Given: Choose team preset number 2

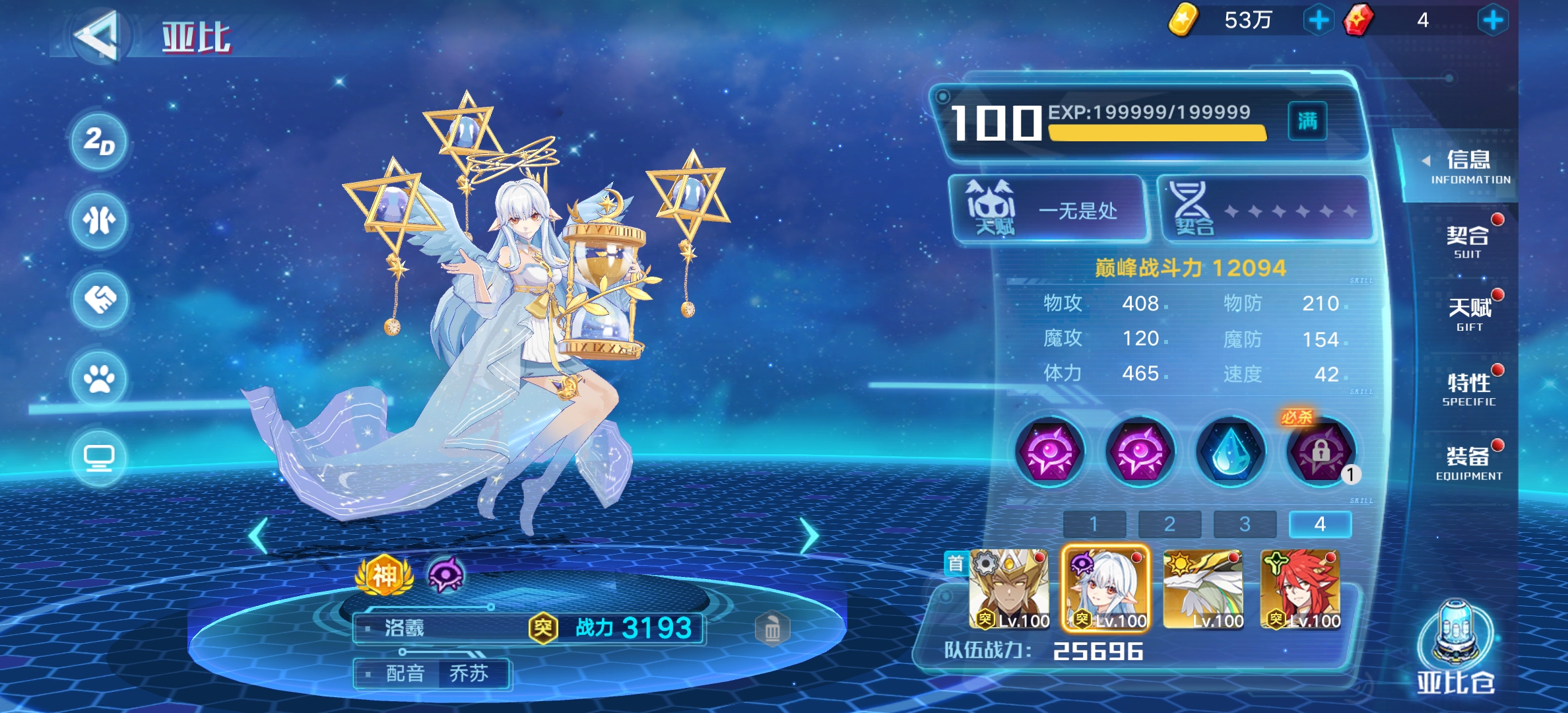Looking at the screenshot, I should (x=1169, y=524).
